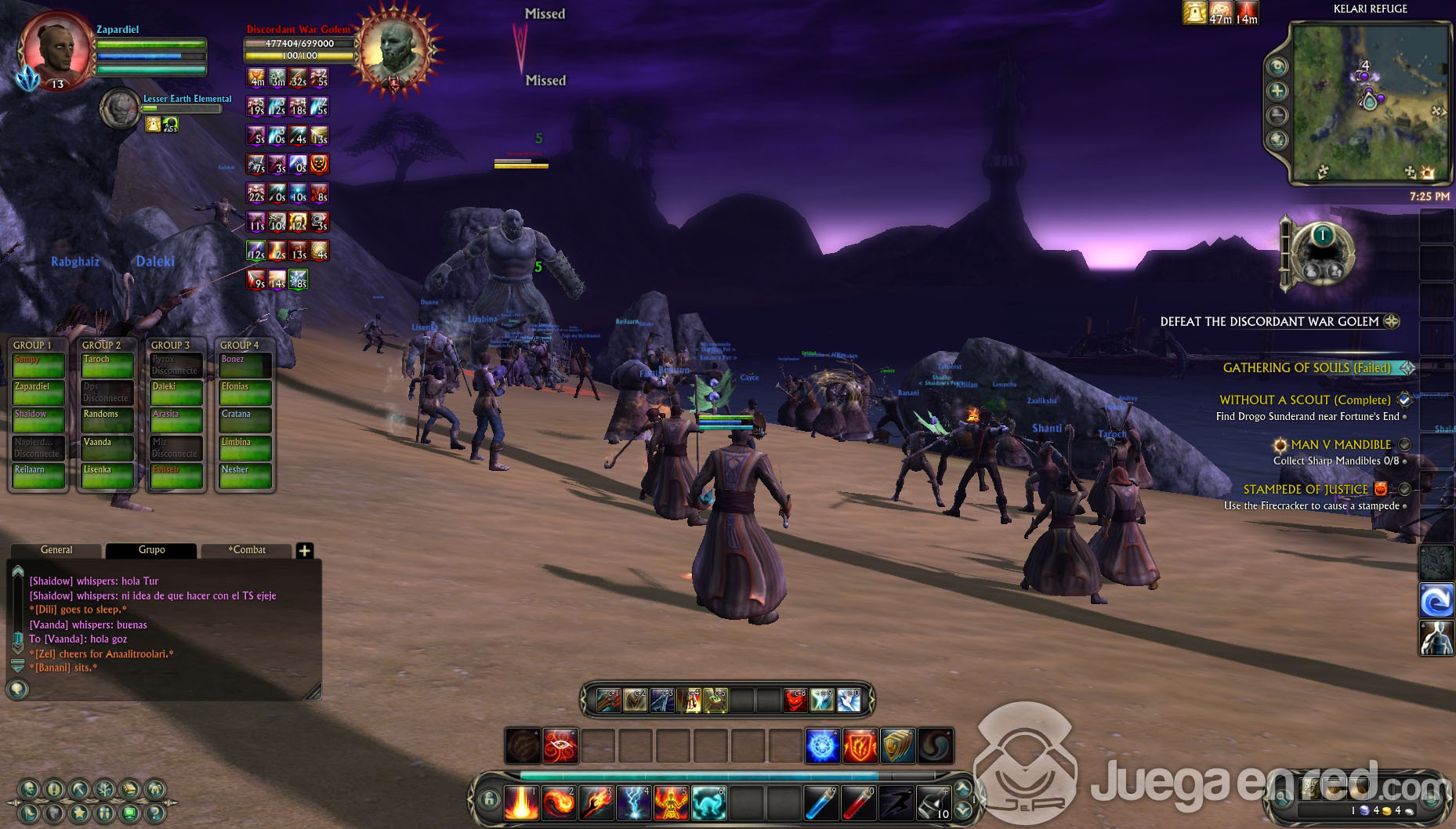Viewport: 1456px width, 829px height.
Task: Click the minimap zoom-out minus button
Action: click(x=1277, y=116)
